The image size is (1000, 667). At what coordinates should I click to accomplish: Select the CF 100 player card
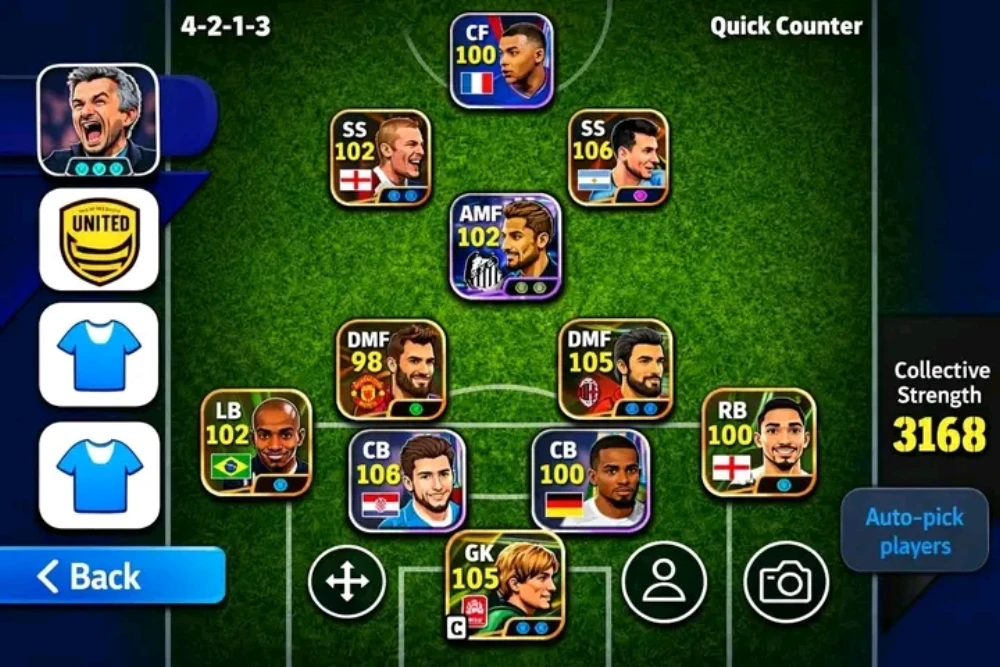point(502,60)
